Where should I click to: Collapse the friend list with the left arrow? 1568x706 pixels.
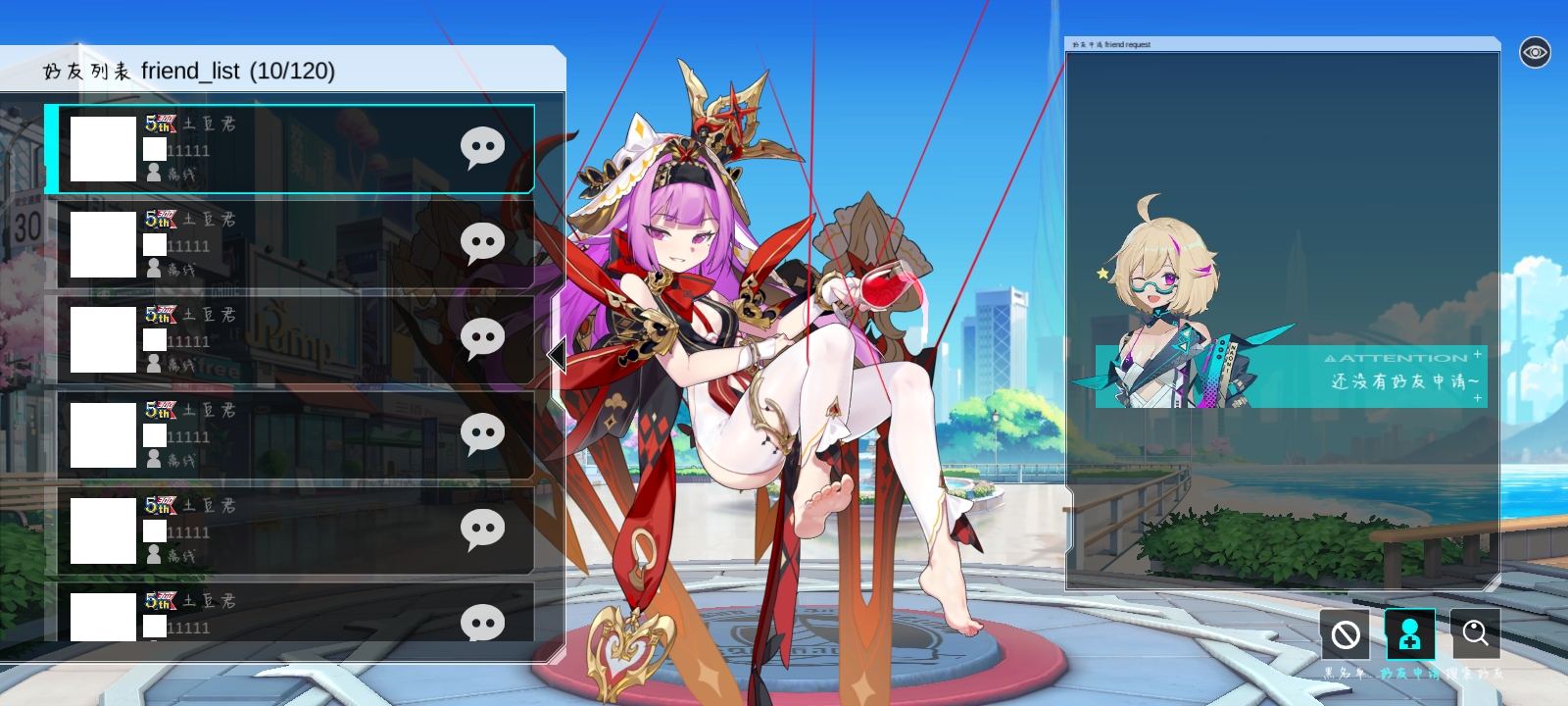558,355
